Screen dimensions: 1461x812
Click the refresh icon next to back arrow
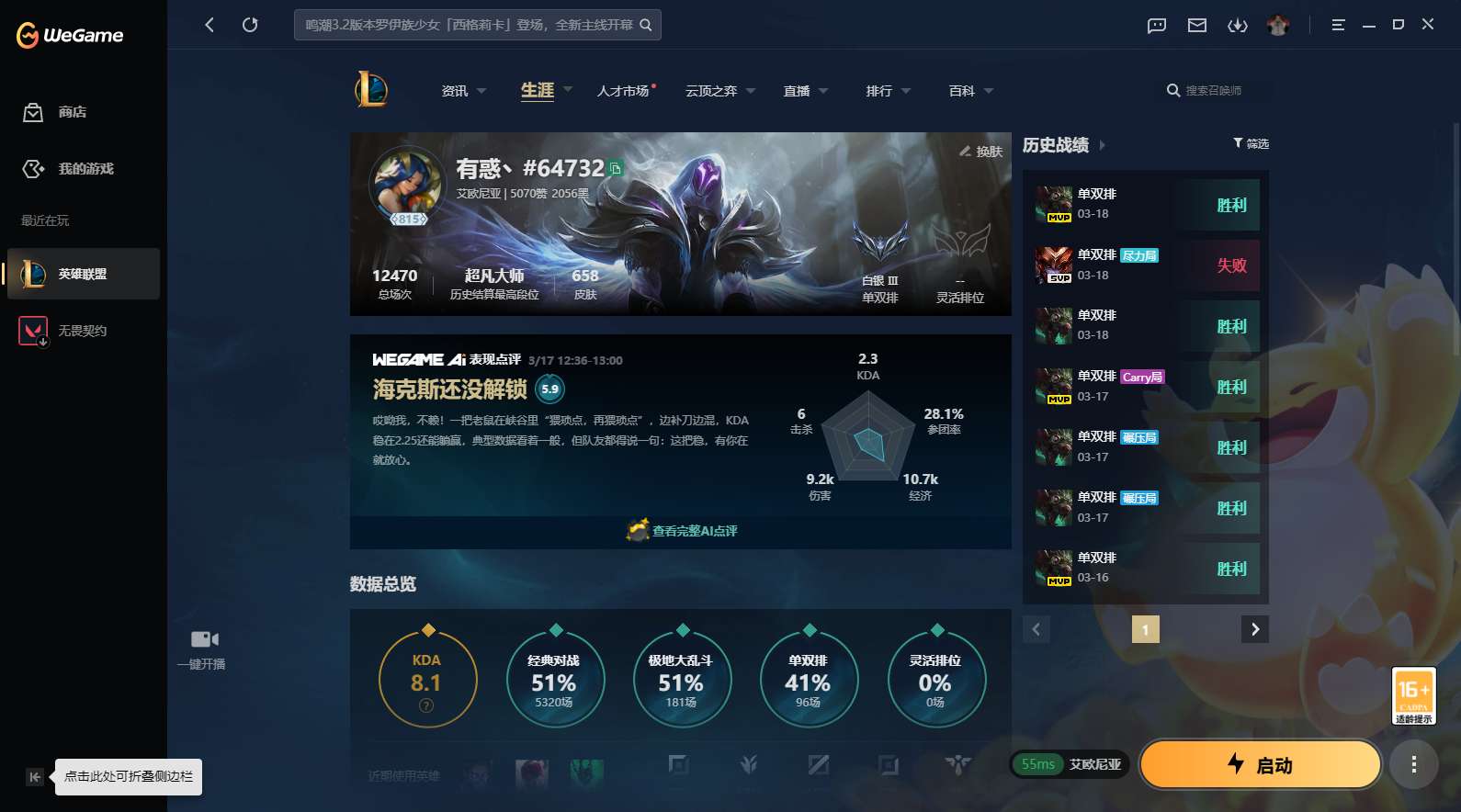(250, 25)
